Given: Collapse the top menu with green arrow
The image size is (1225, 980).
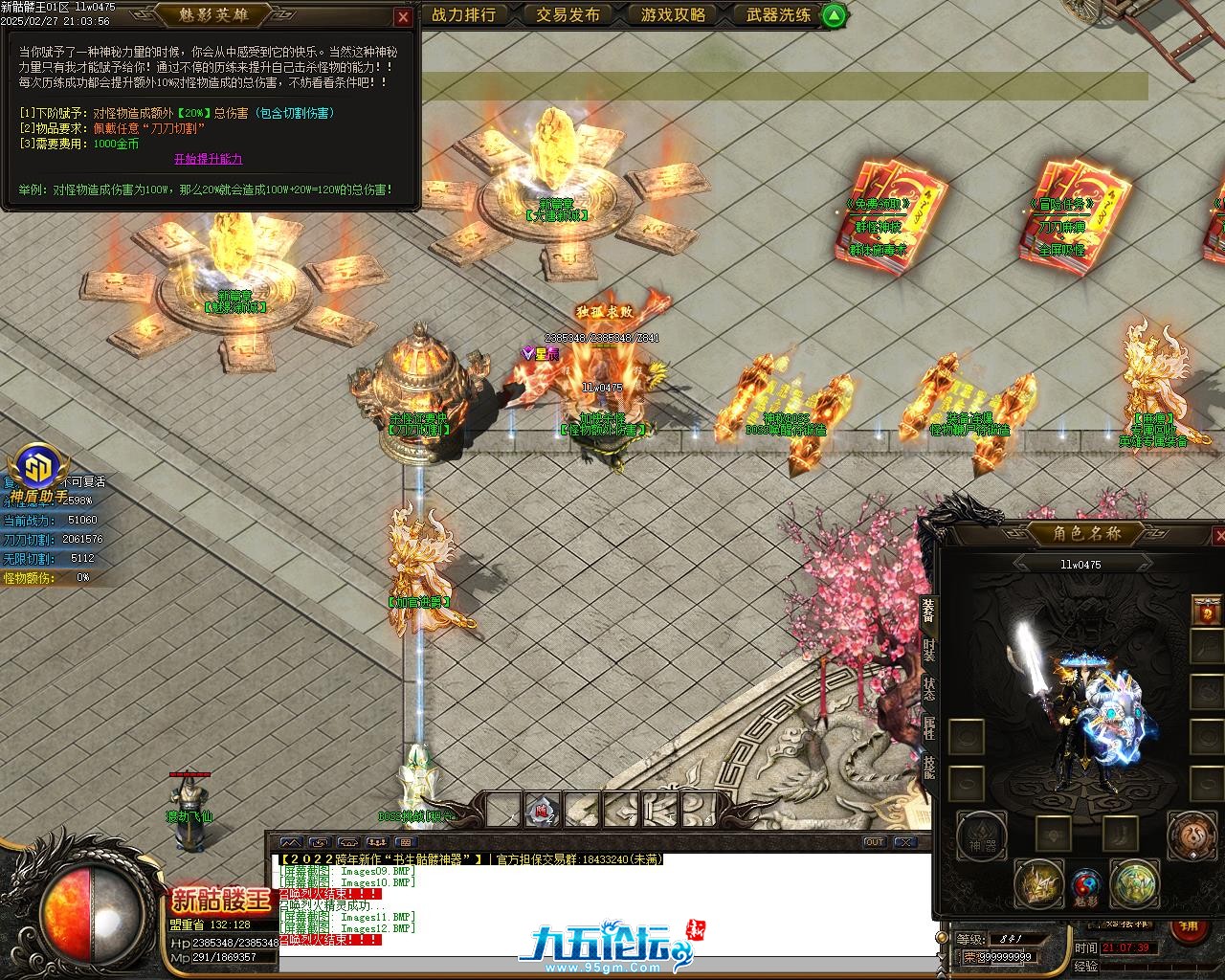Looking at the screenshot, I should tap(834, 15).
